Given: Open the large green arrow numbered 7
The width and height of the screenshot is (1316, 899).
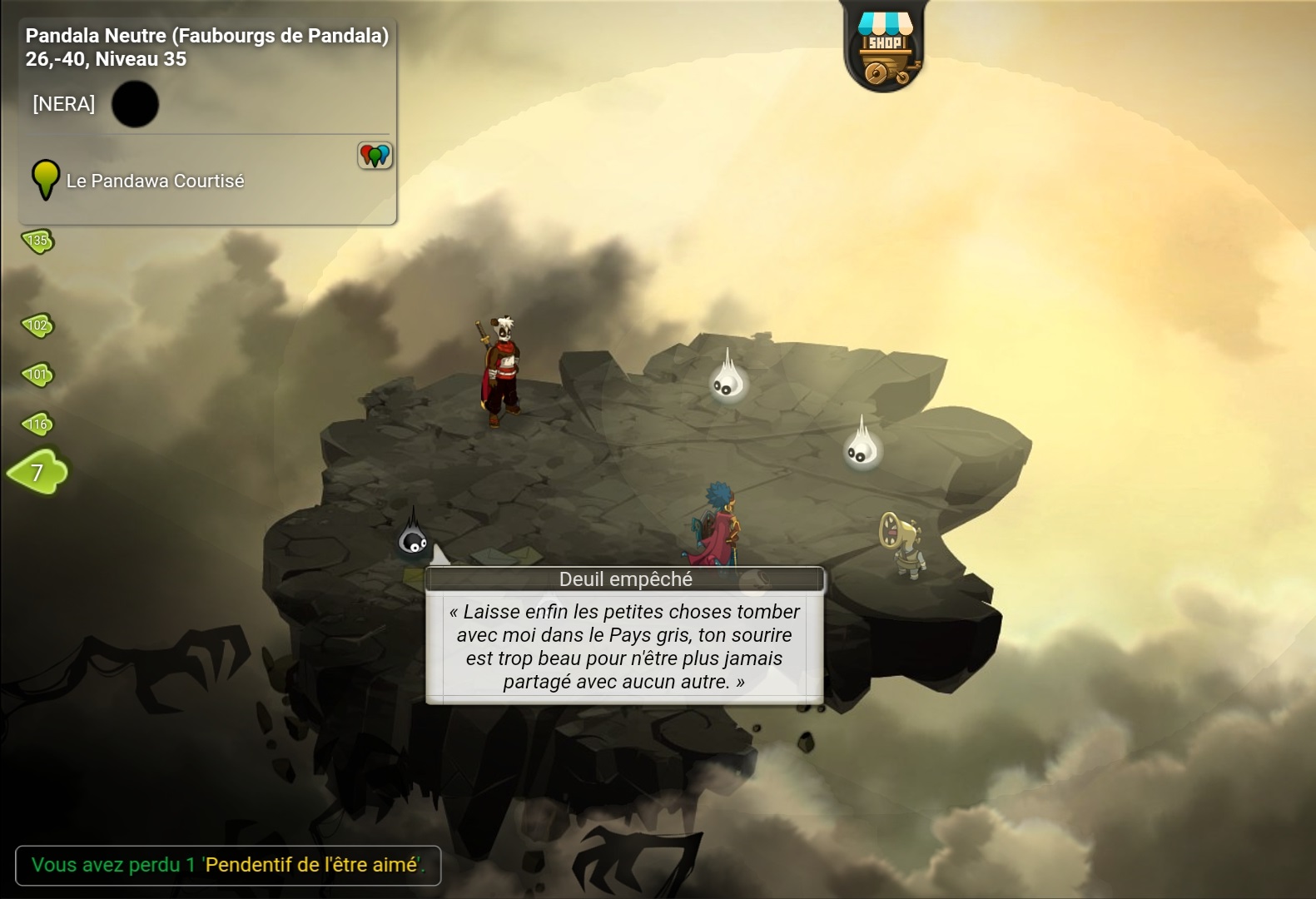Looking at the screenshot, I should [37, 473].
